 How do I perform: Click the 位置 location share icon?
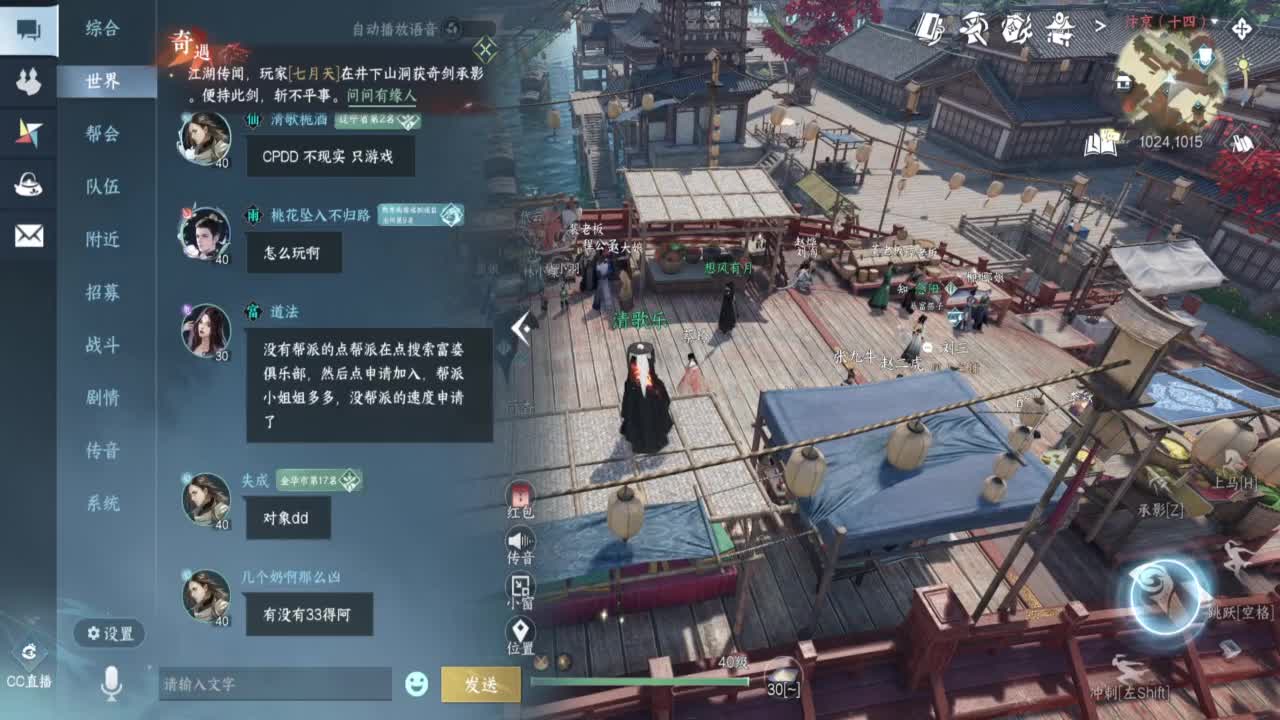pos(518,630)
